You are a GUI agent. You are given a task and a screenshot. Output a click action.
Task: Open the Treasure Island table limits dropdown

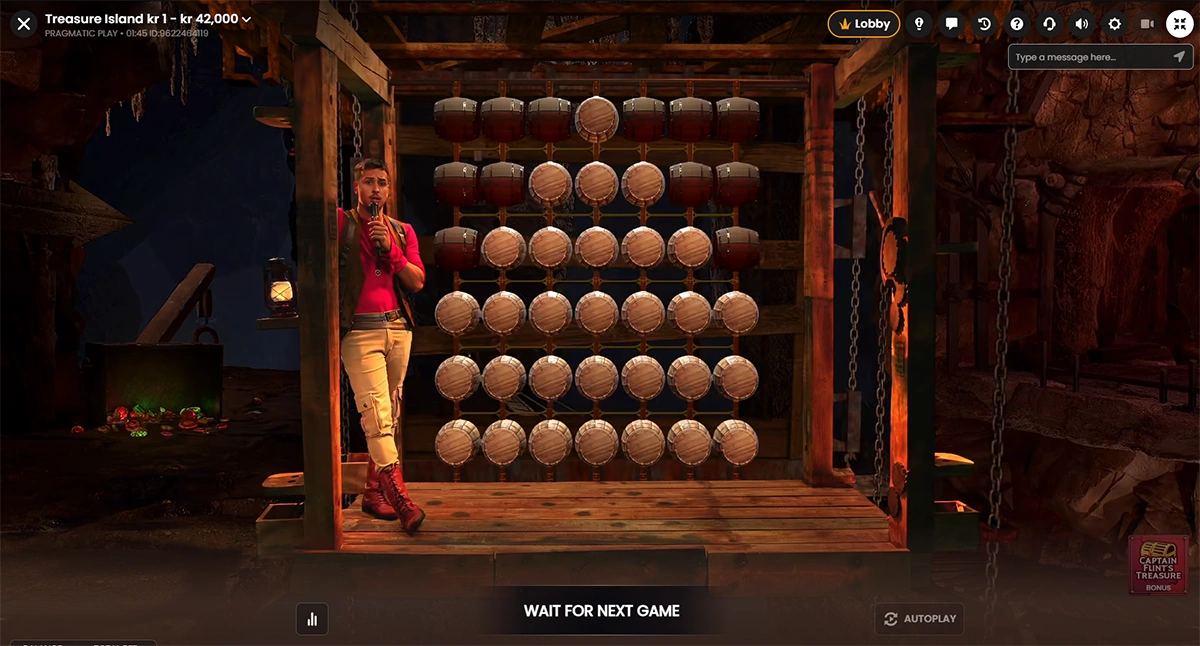[x=247, y=19]
